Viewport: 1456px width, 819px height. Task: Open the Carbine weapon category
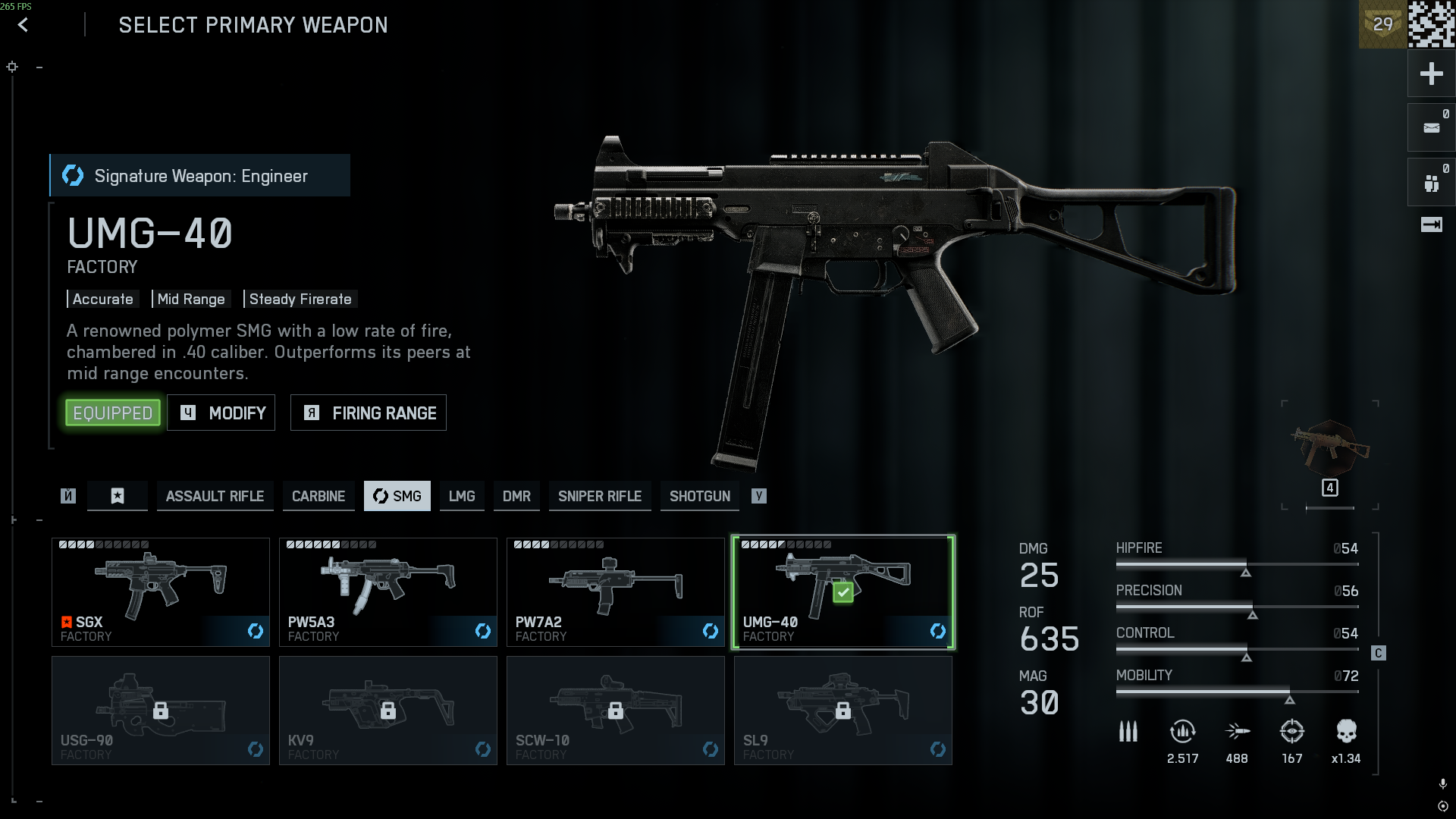318,497
